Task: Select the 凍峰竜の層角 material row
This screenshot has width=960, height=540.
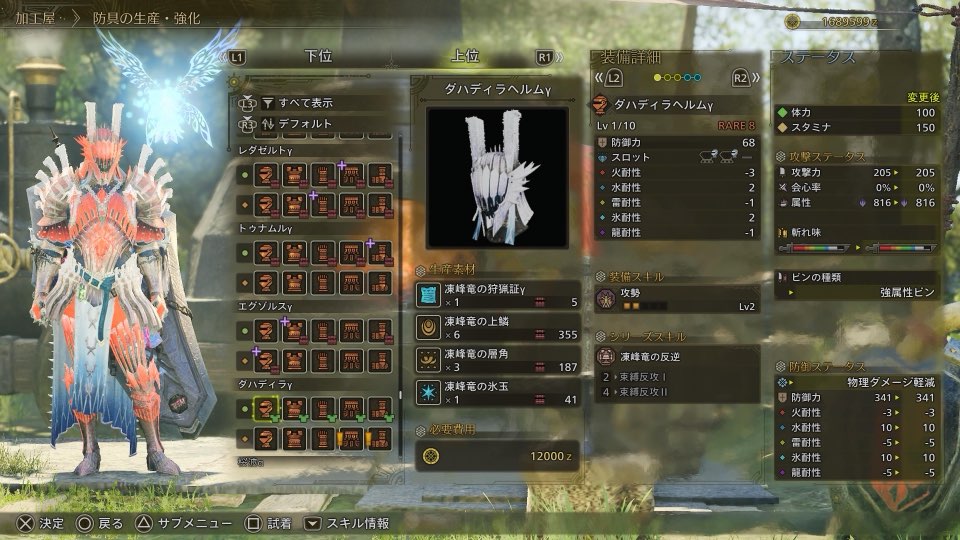Action: pyautogui.click(x=497, y=359)
